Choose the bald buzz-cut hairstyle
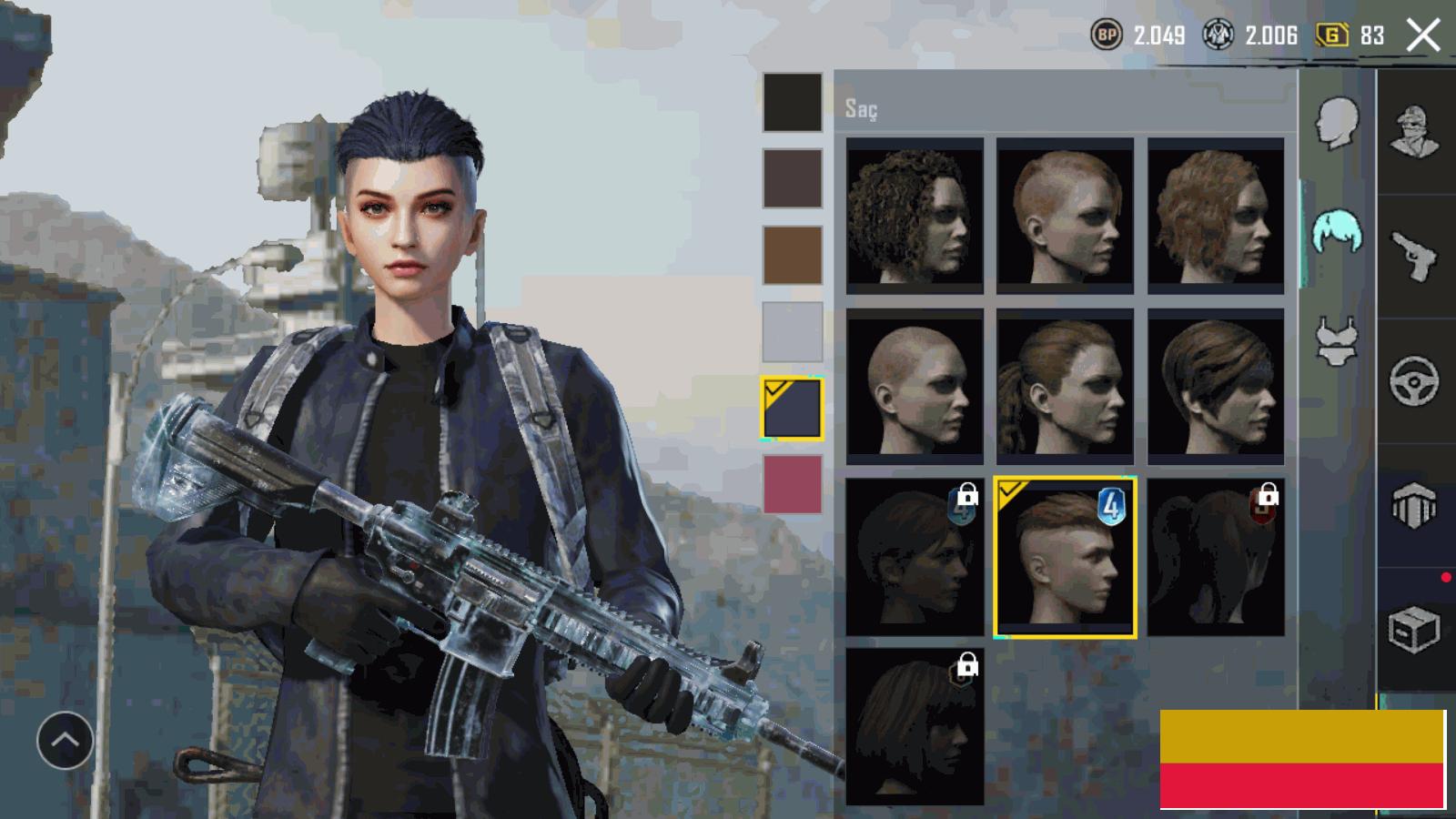The image size is (1456, 819). pyautogui.click(x=915, y=386)
